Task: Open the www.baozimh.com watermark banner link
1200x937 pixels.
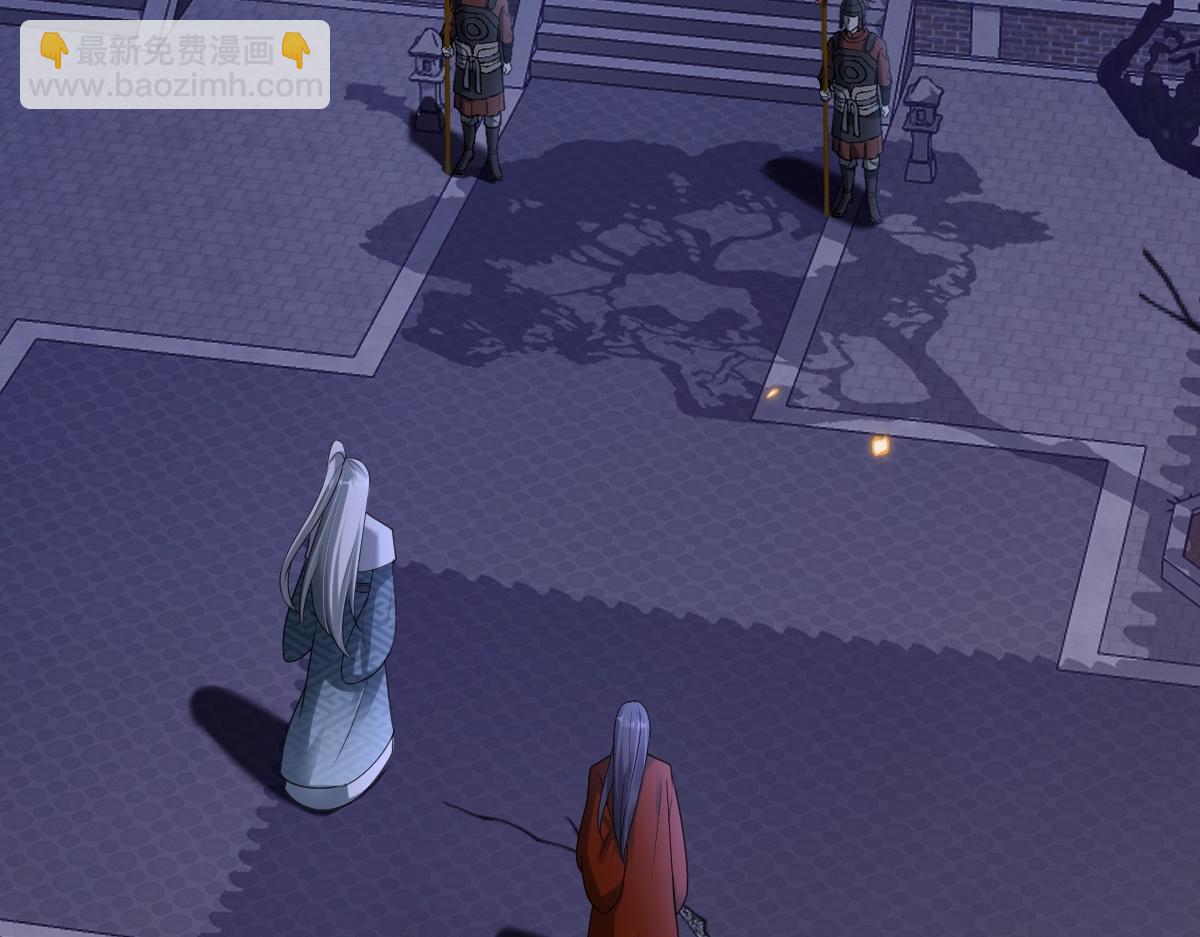Action: coord(175,66)
